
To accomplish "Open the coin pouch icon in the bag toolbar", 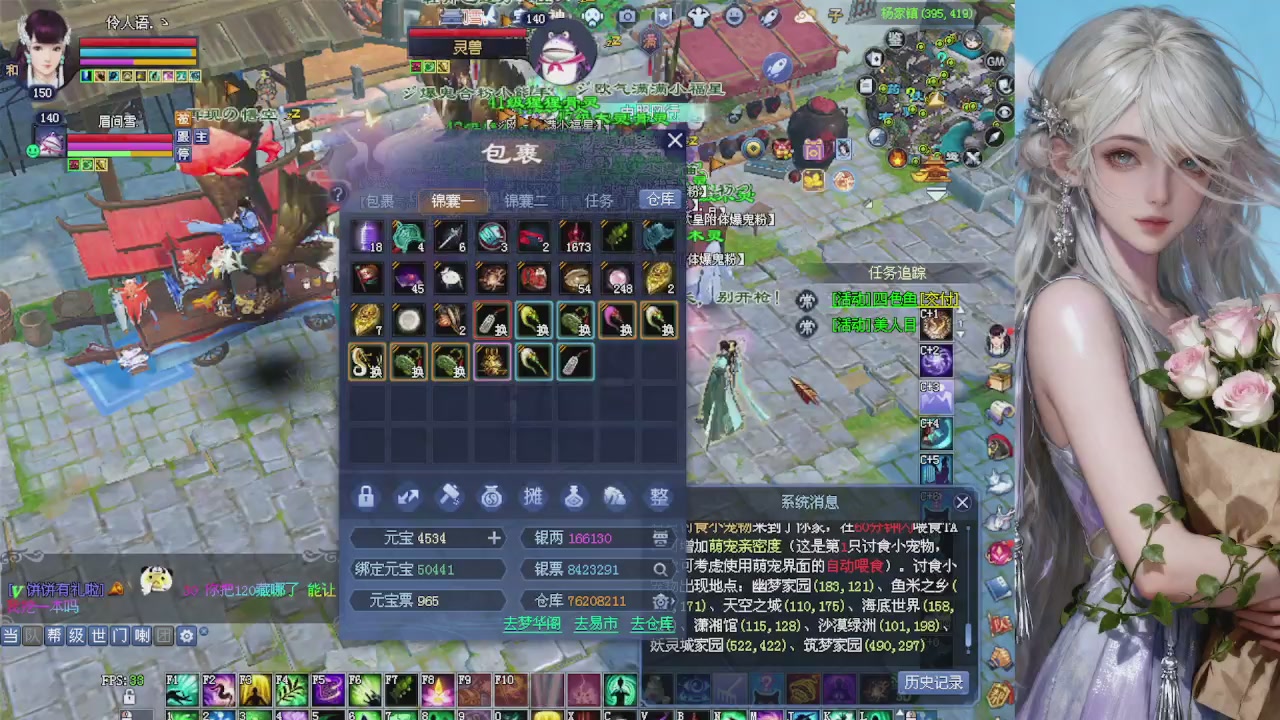I will 490,497.
